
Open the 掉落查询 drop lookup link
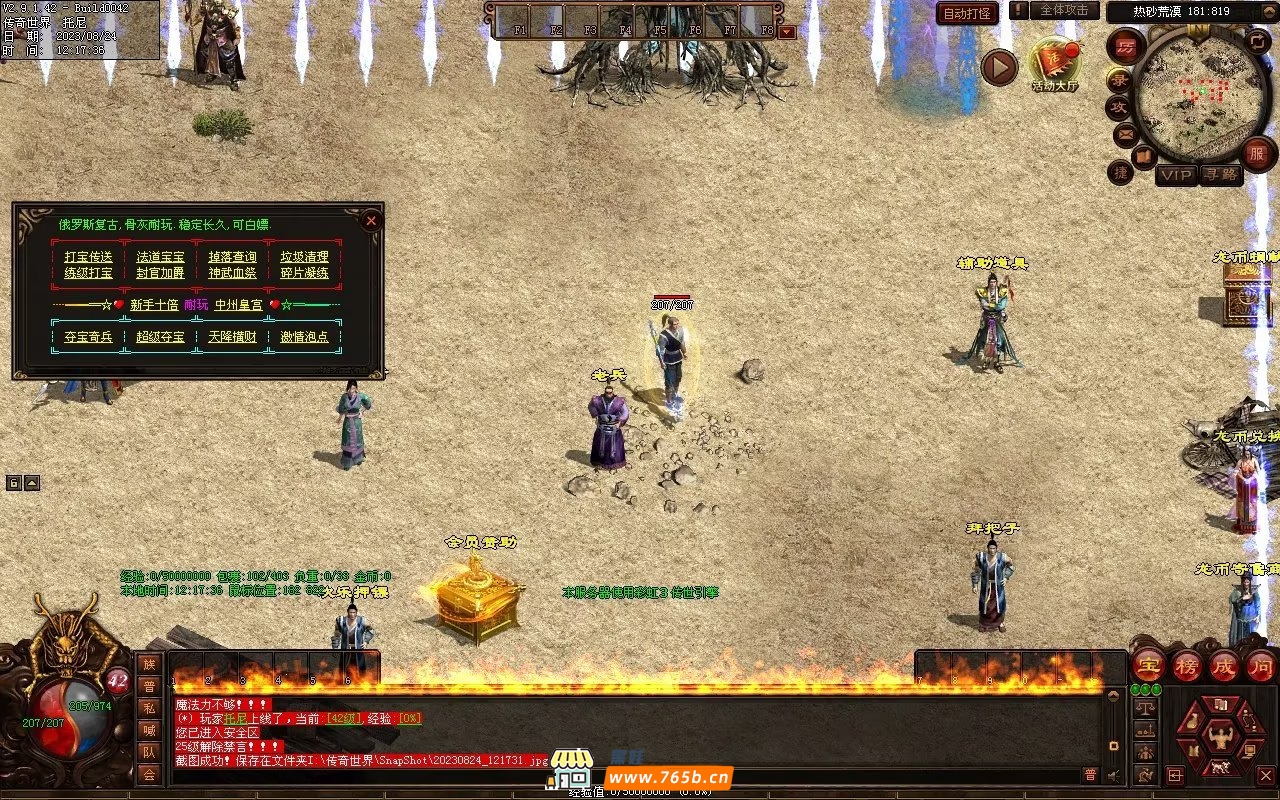click(x=232, y=257)
